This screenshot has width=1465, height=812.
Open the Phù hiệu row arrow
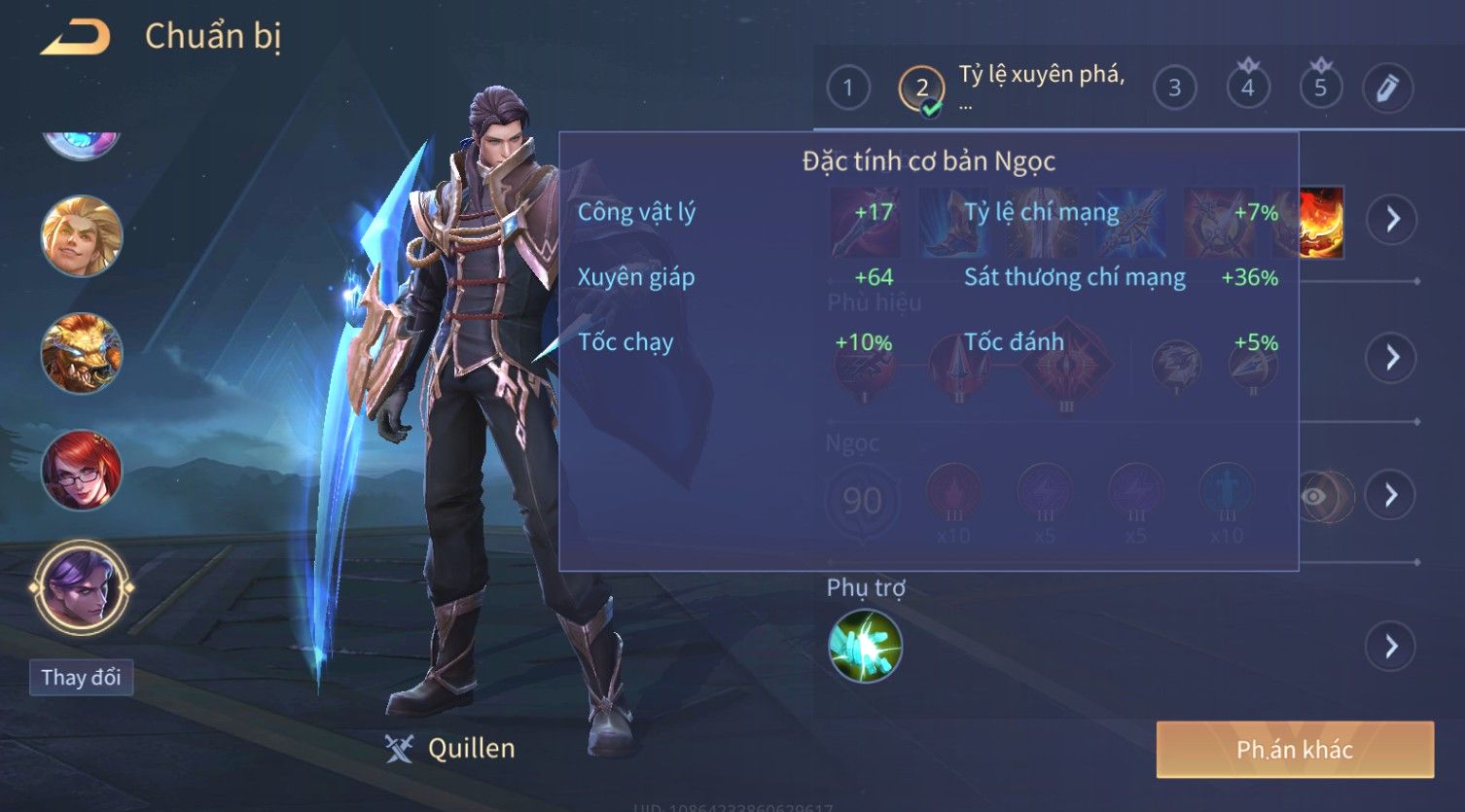click(1391, 357)
